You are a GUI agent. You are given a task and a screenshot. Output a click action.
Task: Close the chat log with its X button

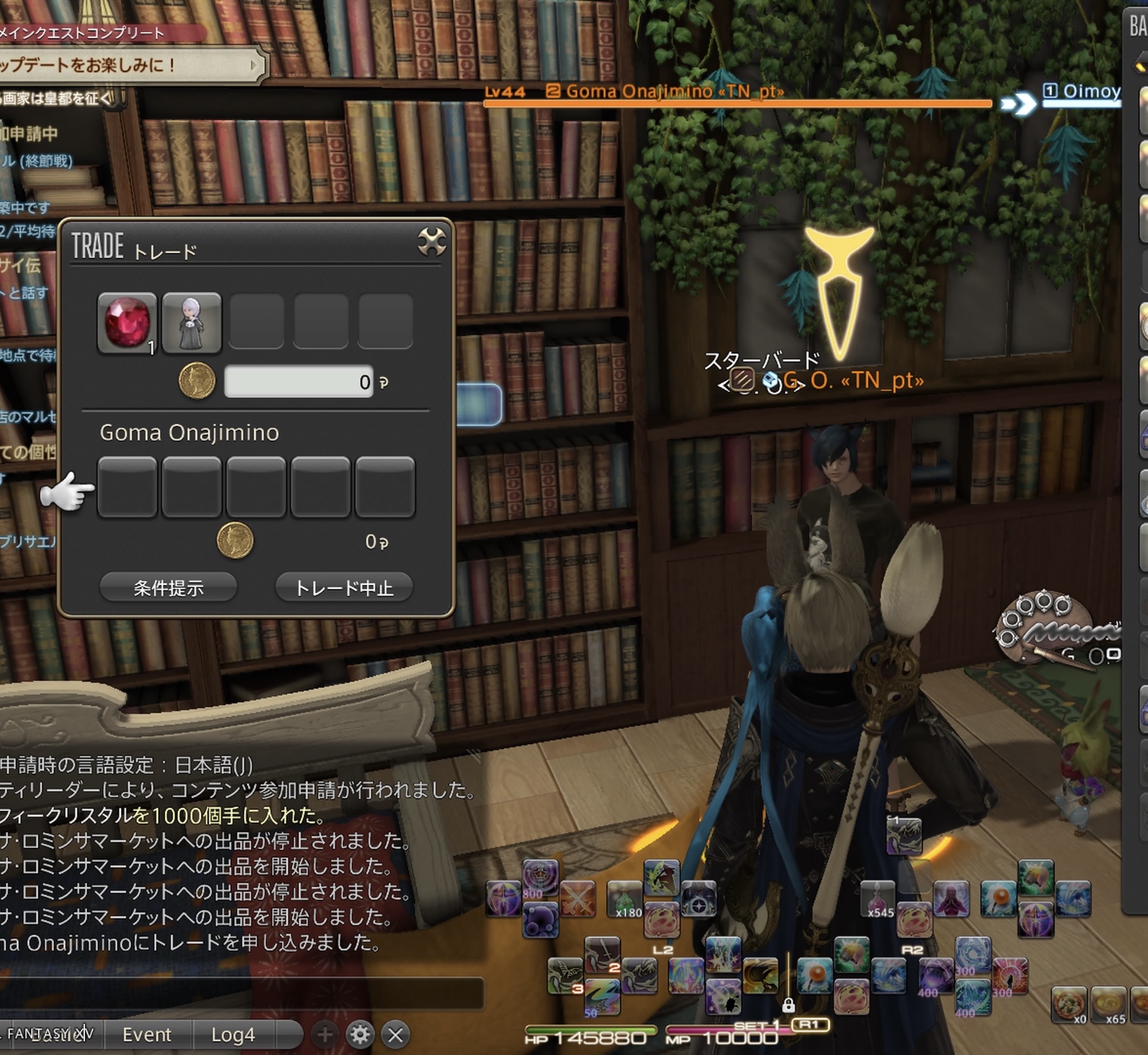point(396,1034)
